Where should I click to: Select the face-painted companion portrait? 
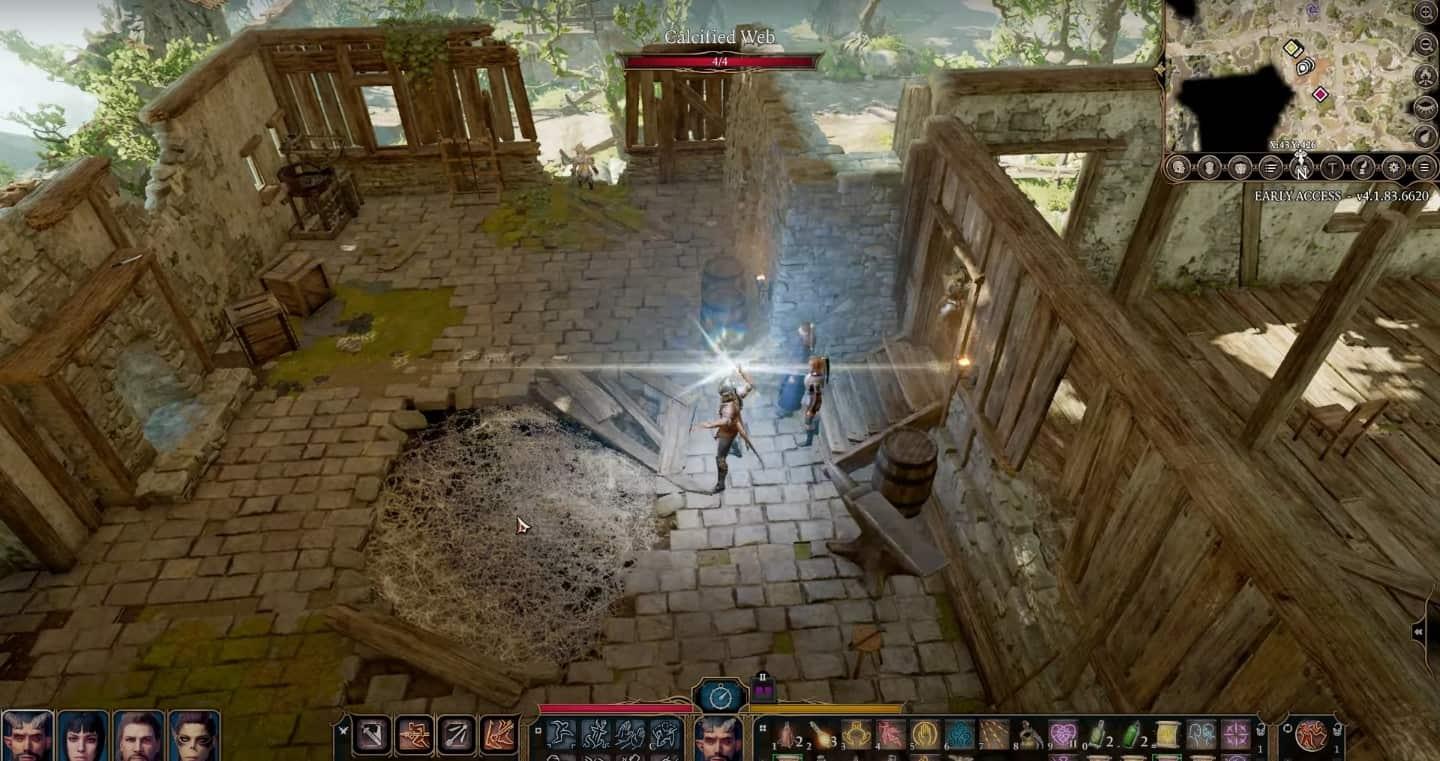pyautogui.click(x=194, y=736)
